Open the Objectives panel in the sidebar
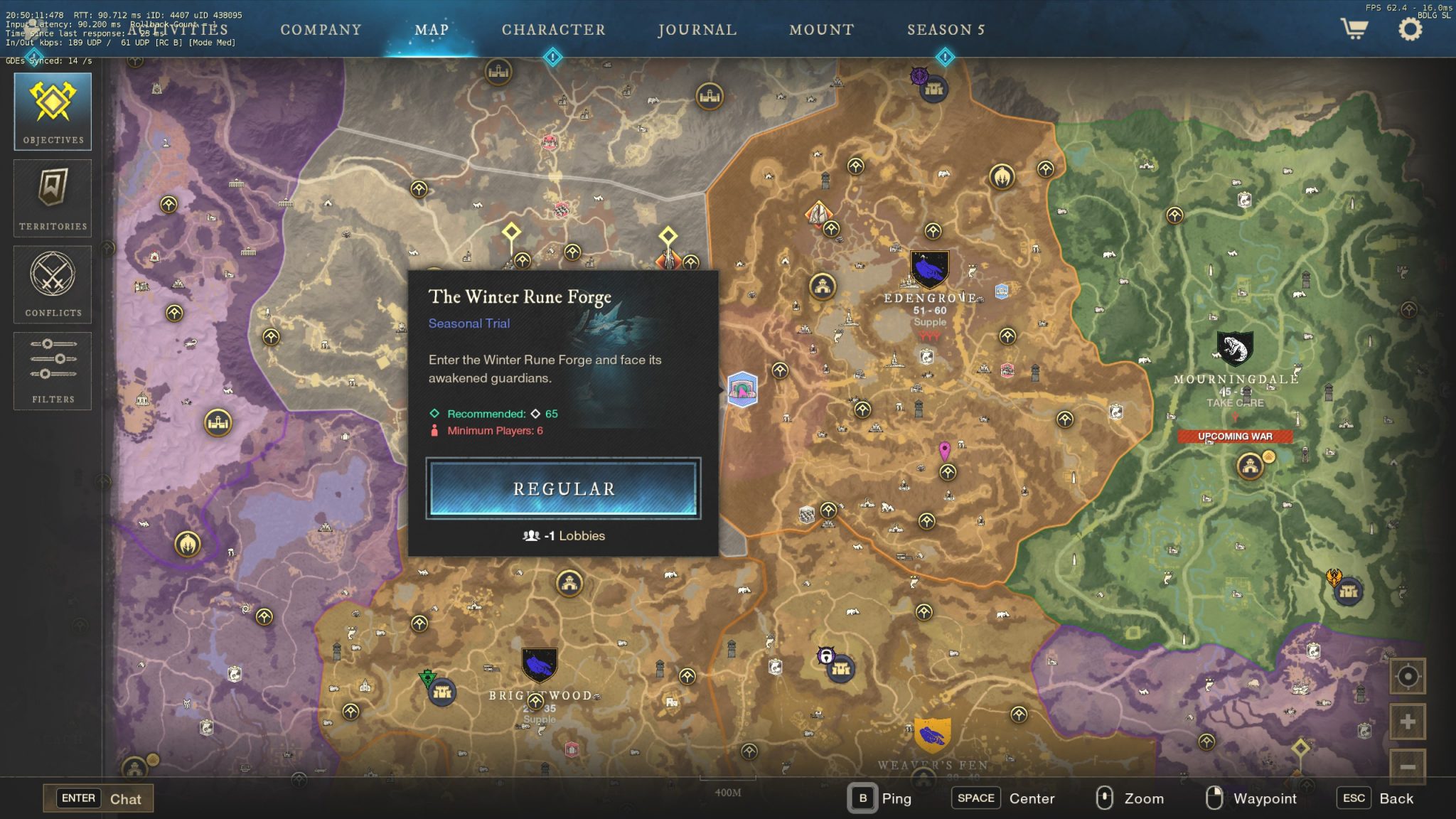The height and width of the screenshot is (819, 1456). tap(52, 110)
